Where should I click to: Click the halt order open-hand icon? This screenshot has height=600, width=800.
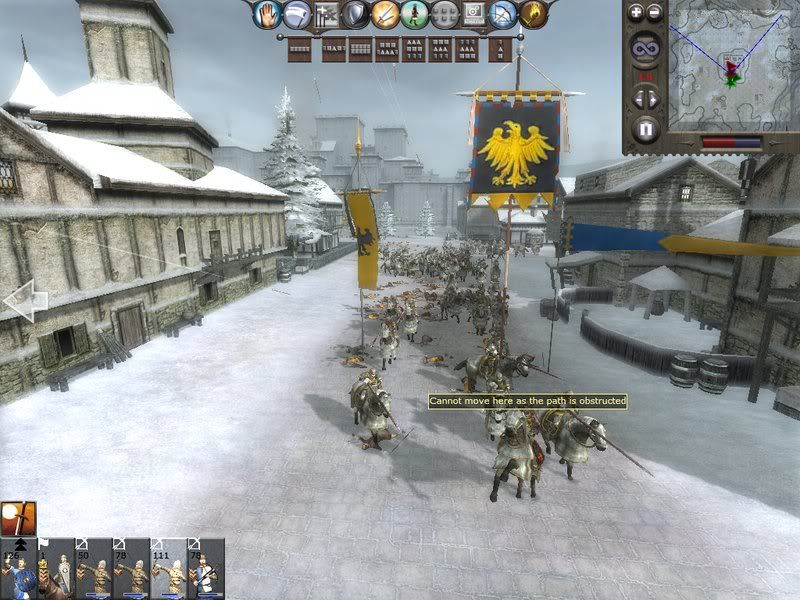tap(266, 14)
